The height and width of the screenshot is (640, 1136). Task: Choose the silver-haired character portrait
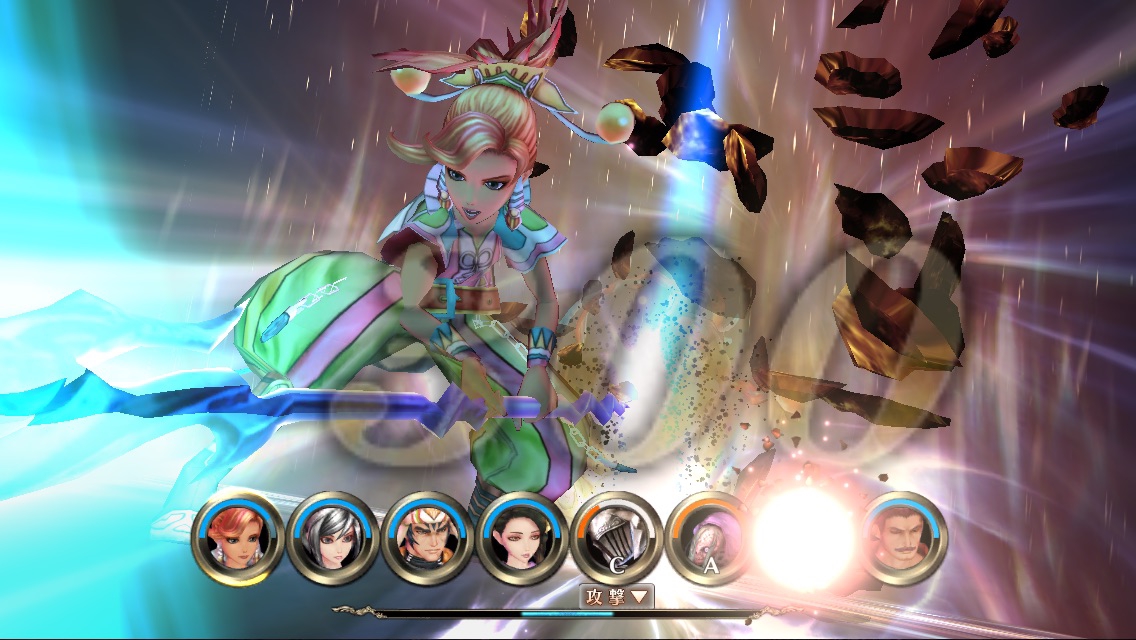(331, 537)
